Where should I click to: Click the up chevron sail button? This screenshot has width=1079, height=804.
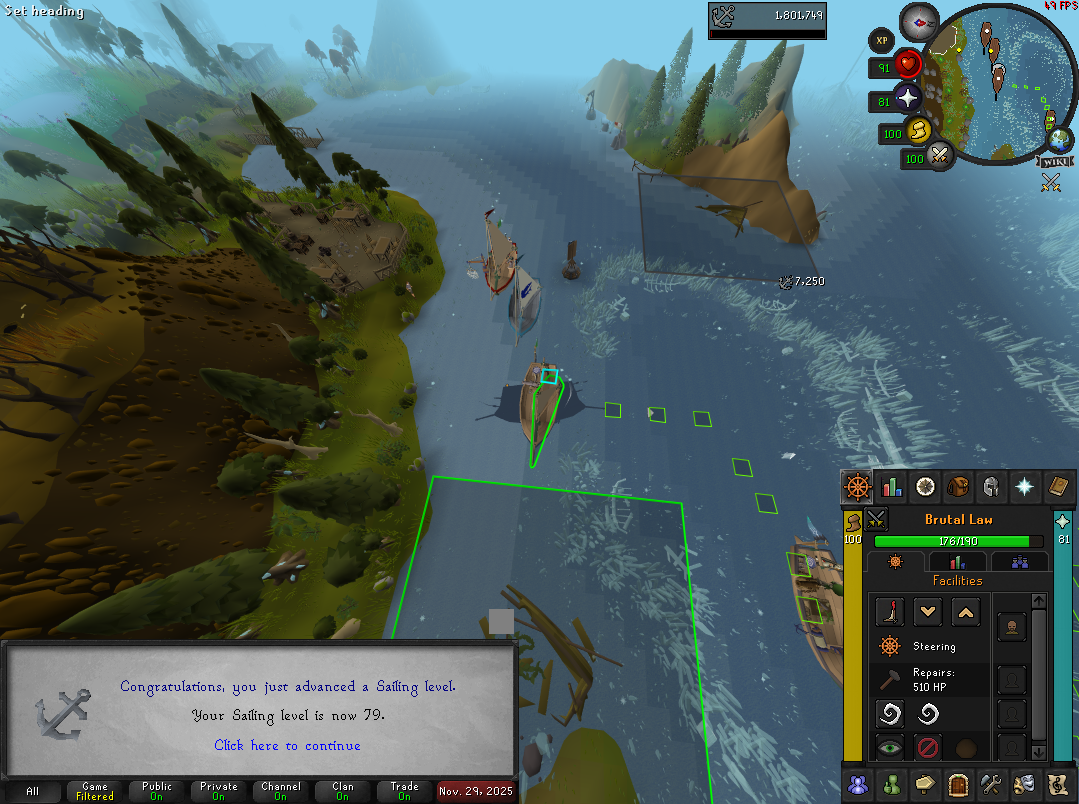[965, 612]
